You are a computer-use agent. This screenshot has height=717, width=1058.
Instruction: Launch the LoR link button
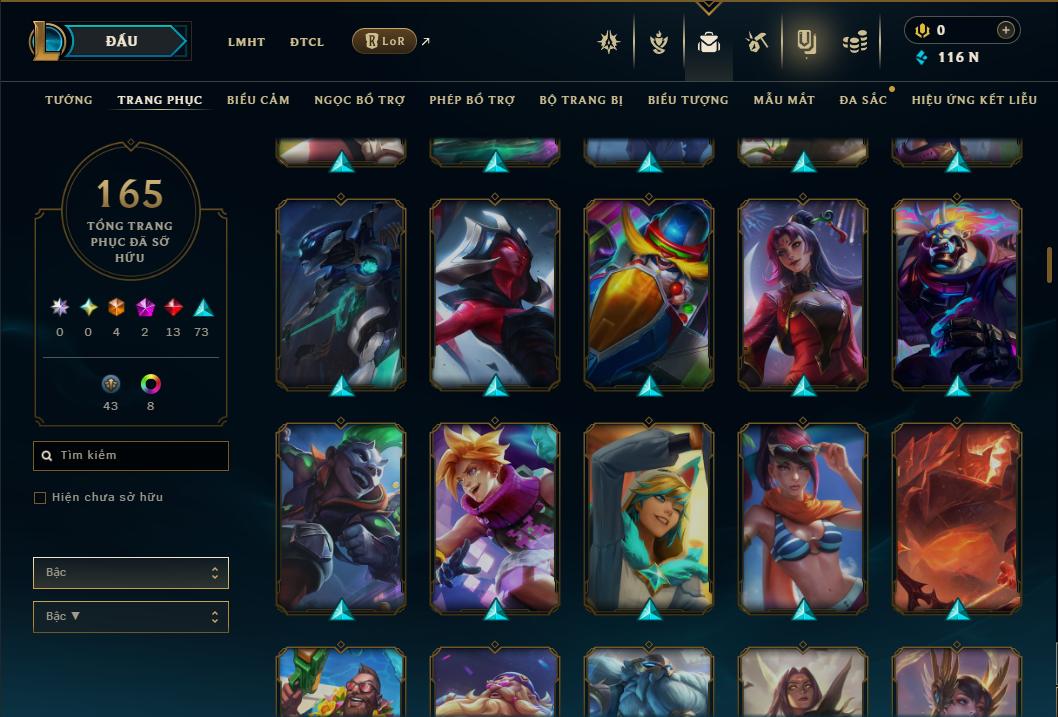385,41
